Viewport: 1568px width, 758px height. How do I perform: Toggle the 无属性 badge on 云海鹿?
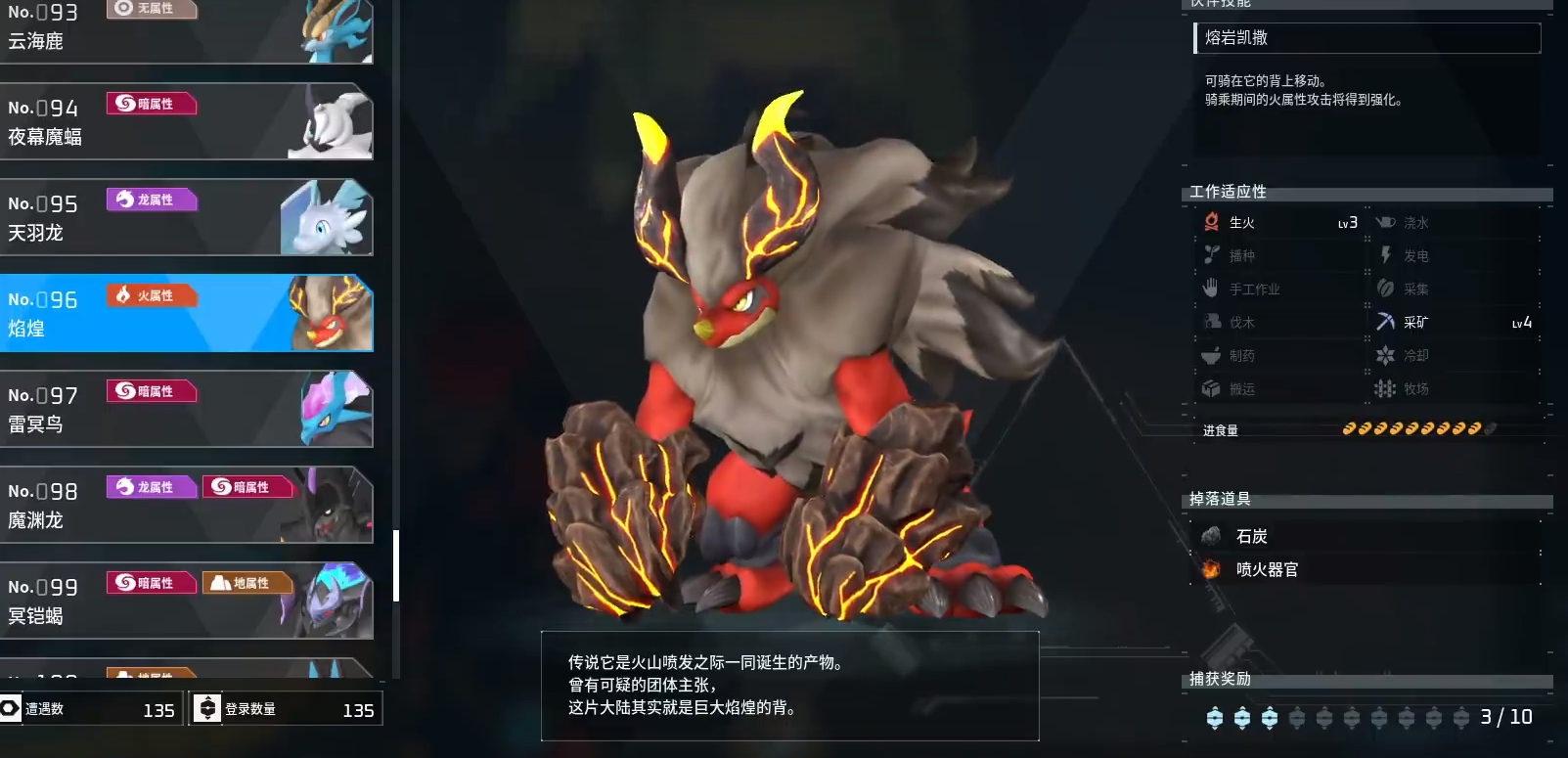point(153,8)
